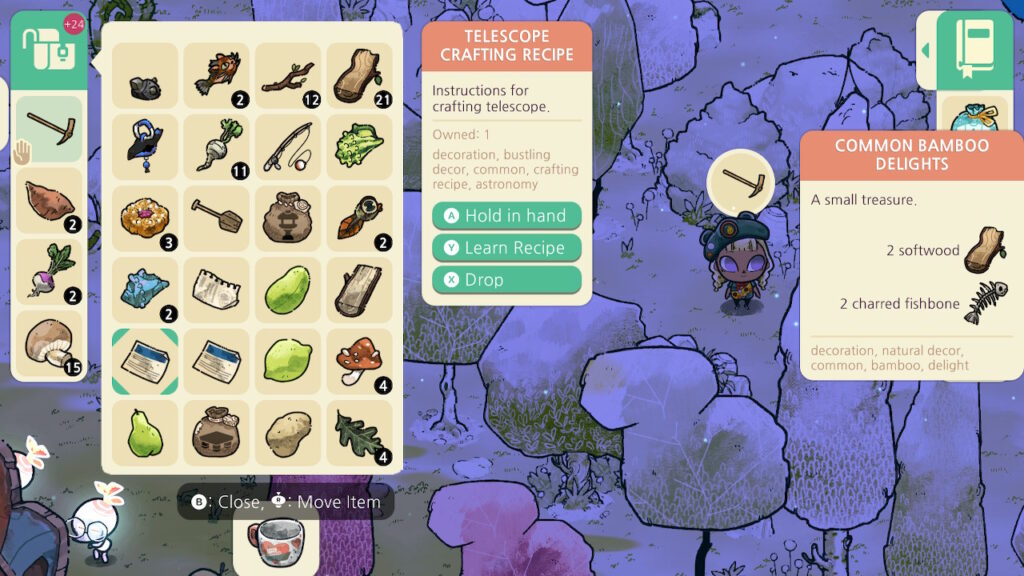Click the small shovel item
Screen dimensions: 1024x576
point(216,219)
